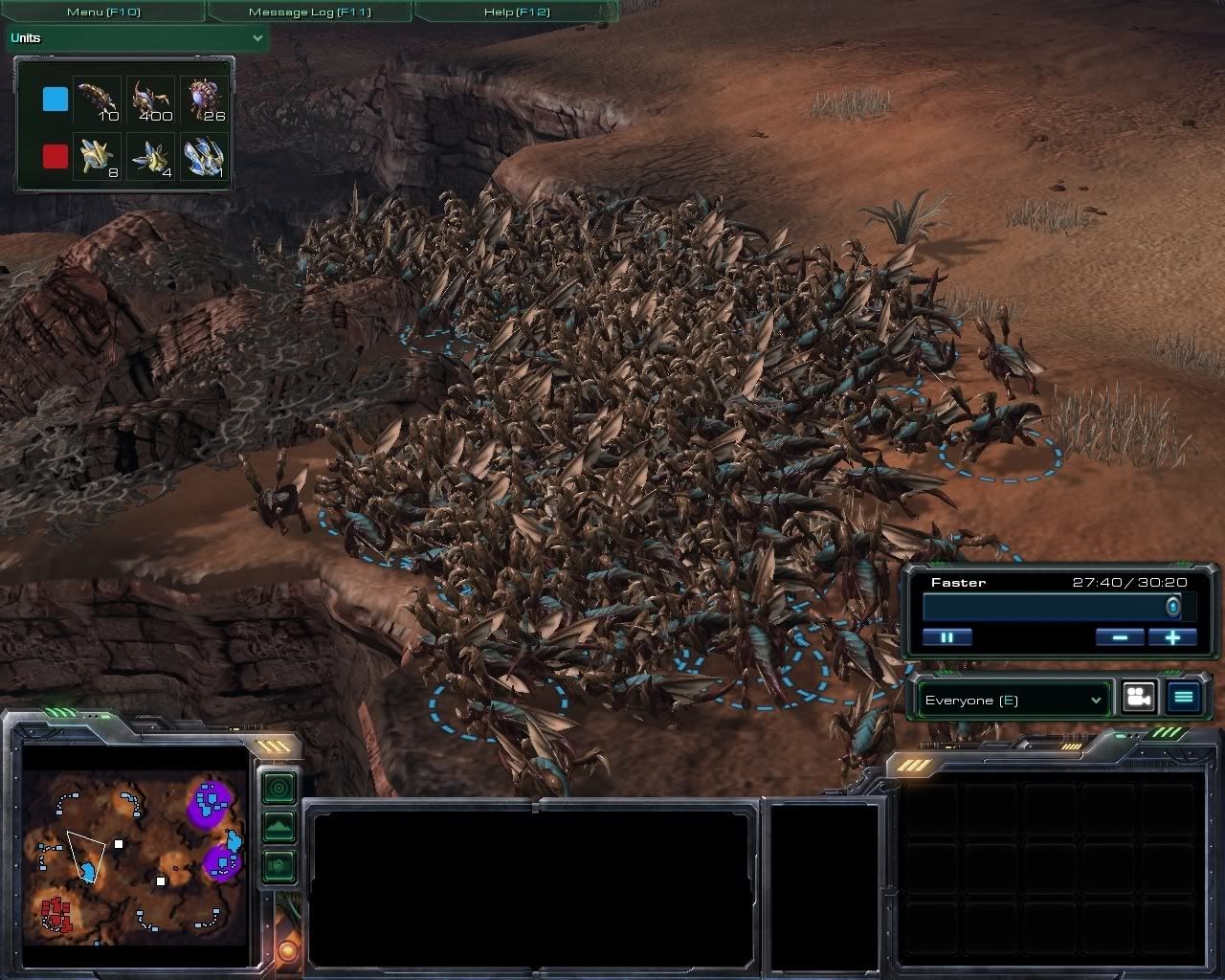Toggle the replay camera button
The width and height of the screenshot is (1225, 980).
pos(1138,698)
